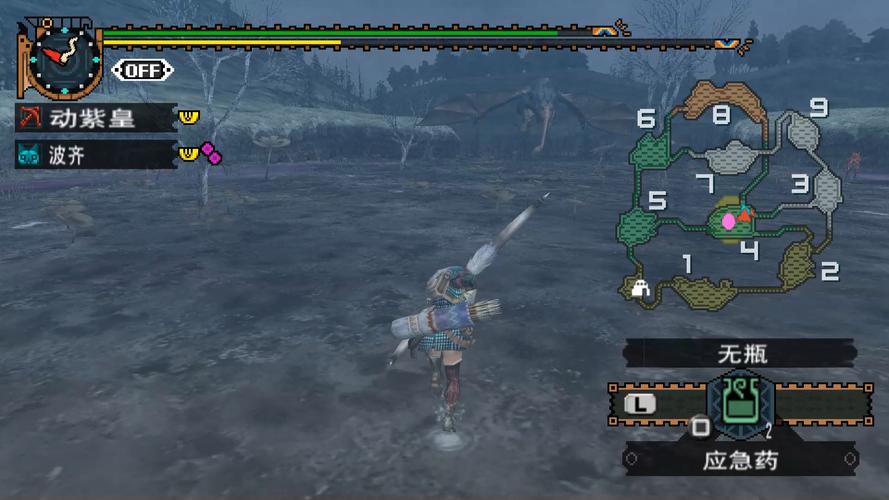
Task: Click the 应急药 item name label
Action: tap(742, 461)
